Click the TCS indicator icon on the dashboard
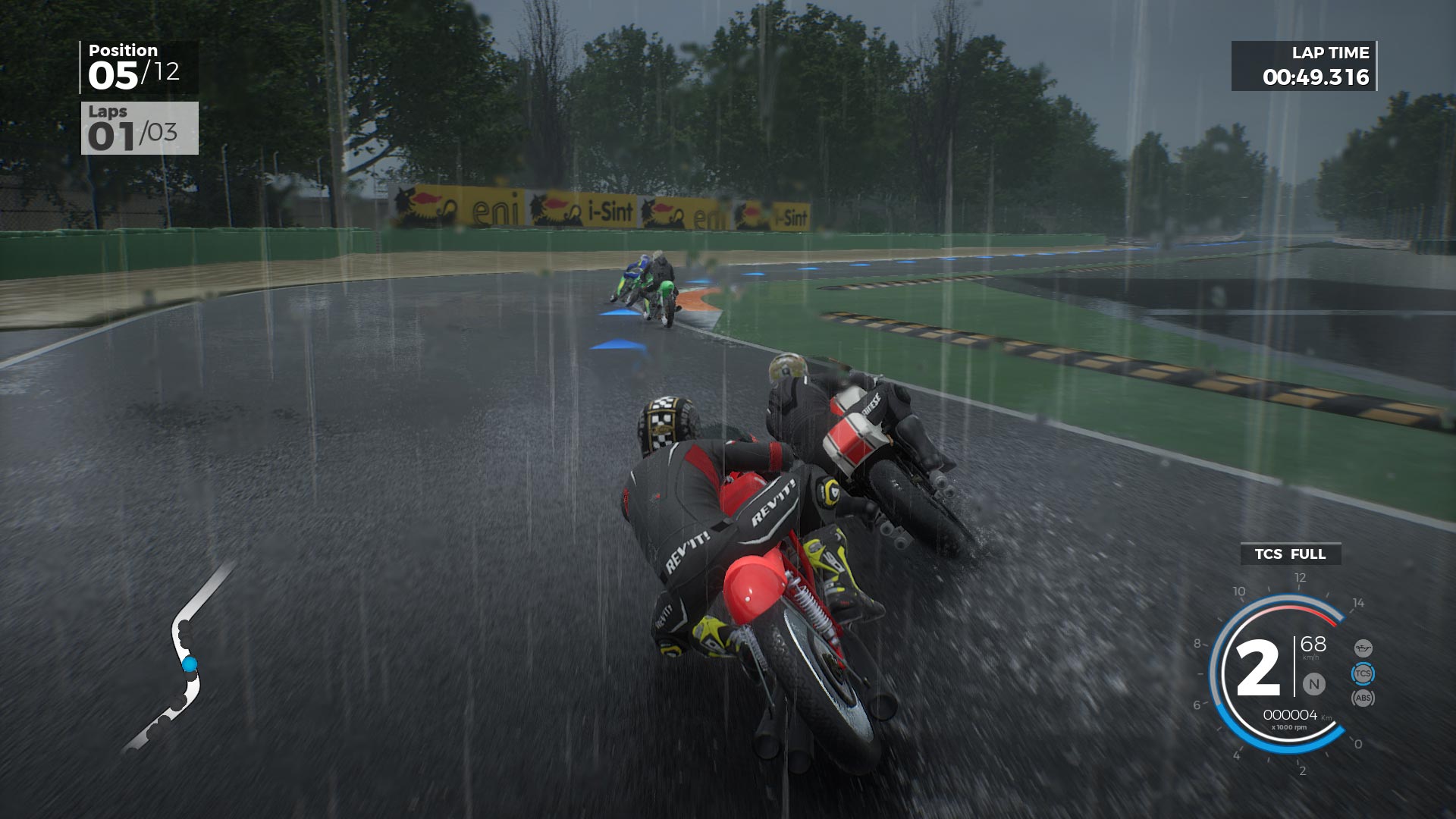 1363,673
